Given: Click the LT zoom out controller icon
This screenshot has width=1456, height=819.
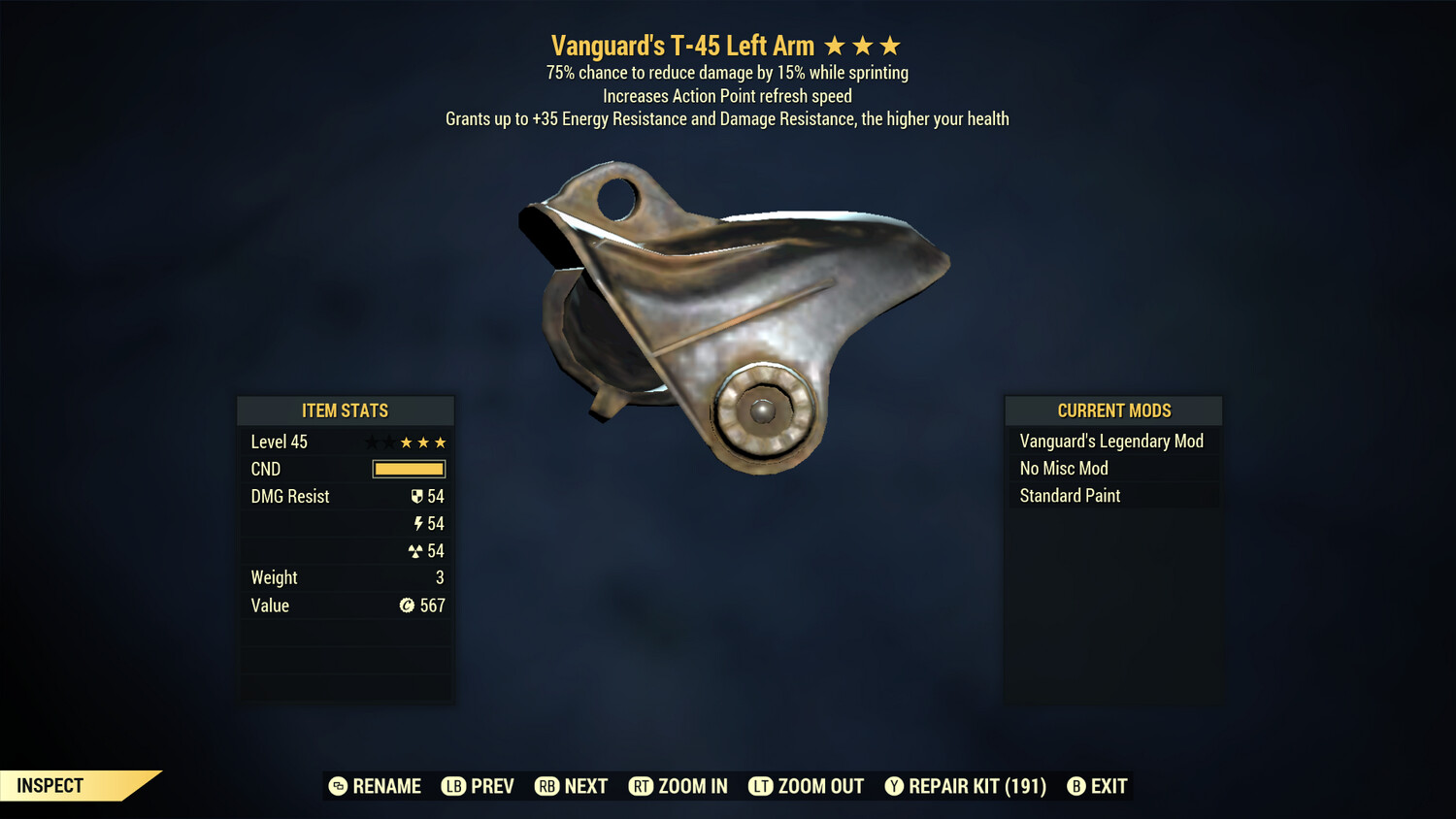Looking at the screenshot, I should pos(761,786).
